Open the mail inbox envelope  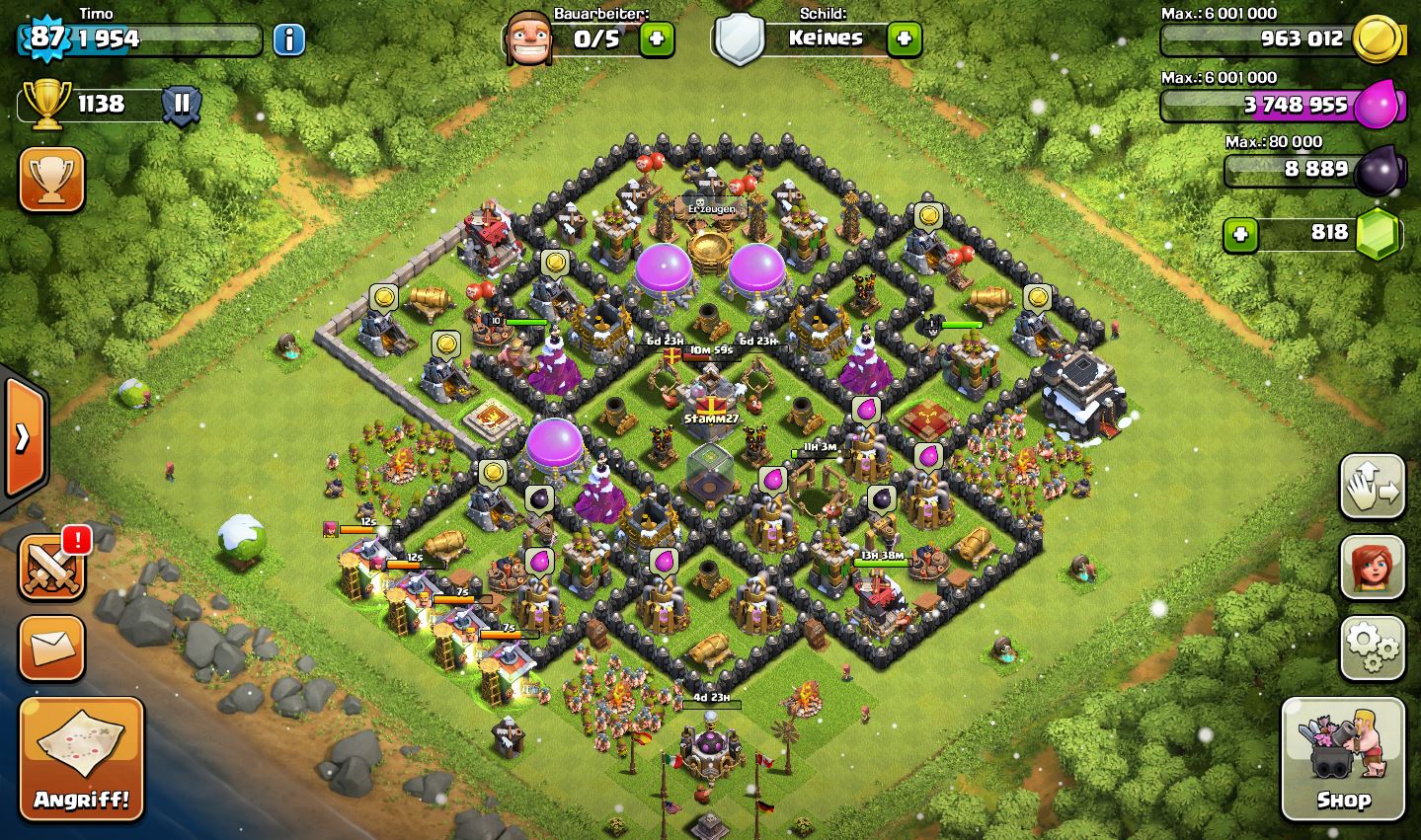pyautogui.click(x=51, y=649)
